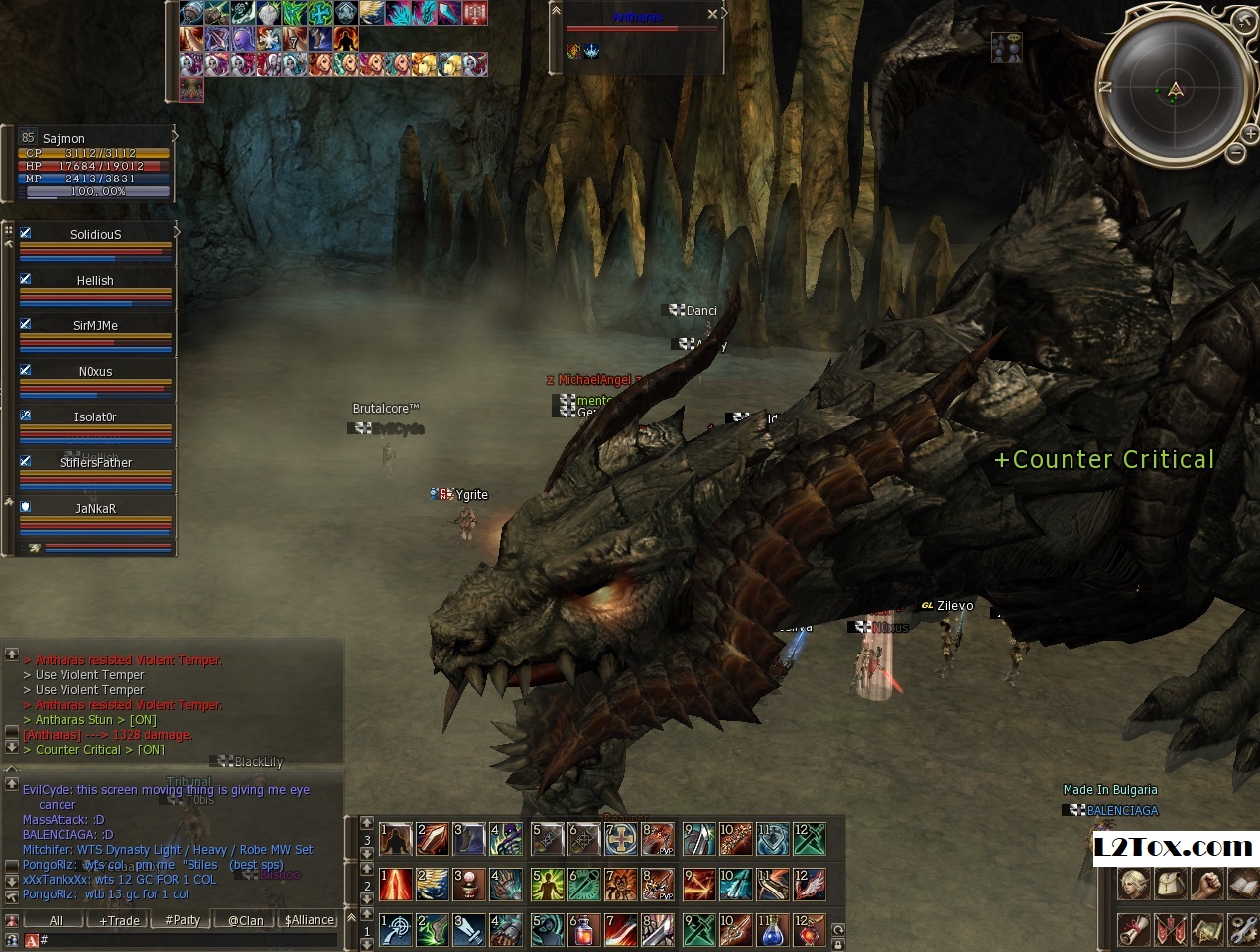Select the All chat tab
The width and height of the screenshot is (1260, 952).
click(56, 920)
